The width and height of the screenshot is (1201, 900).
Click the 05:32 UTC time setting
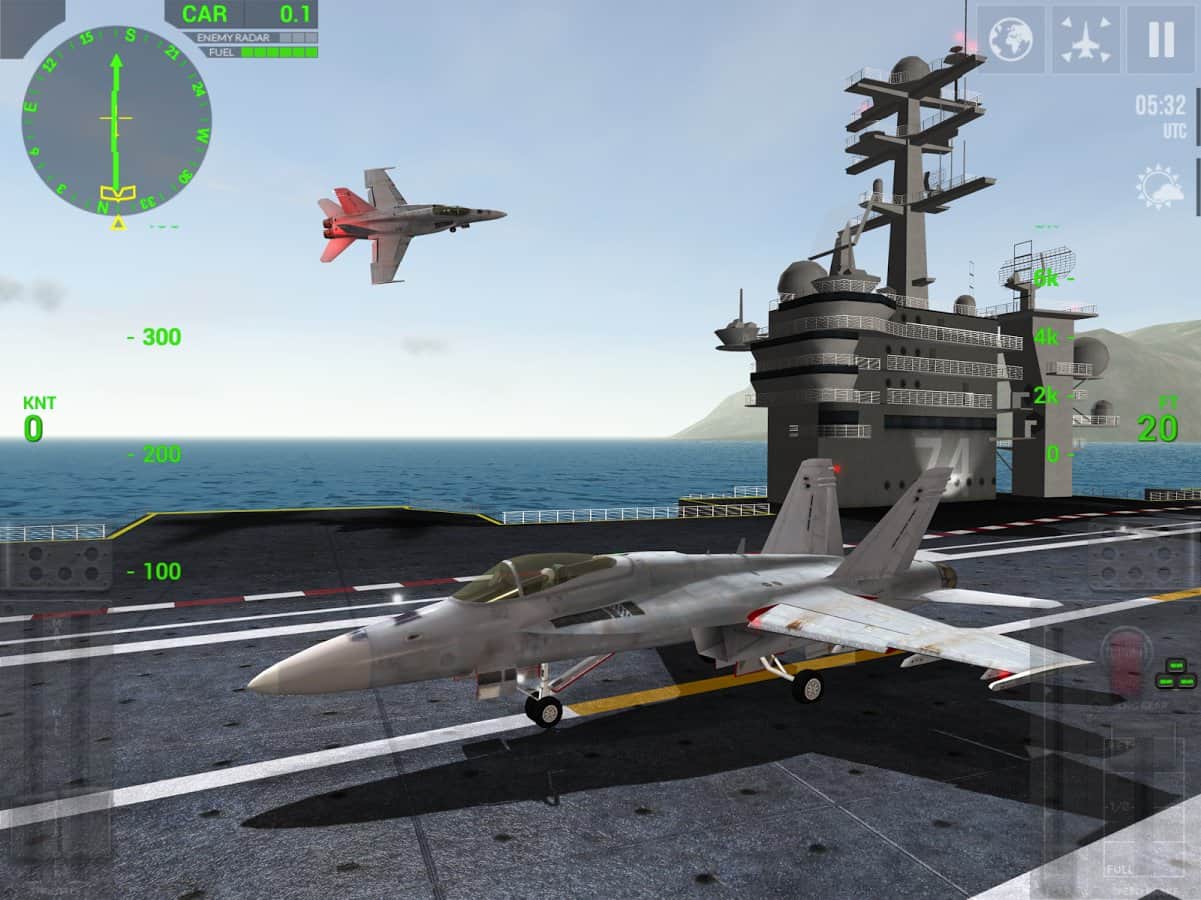(1160, 114)
